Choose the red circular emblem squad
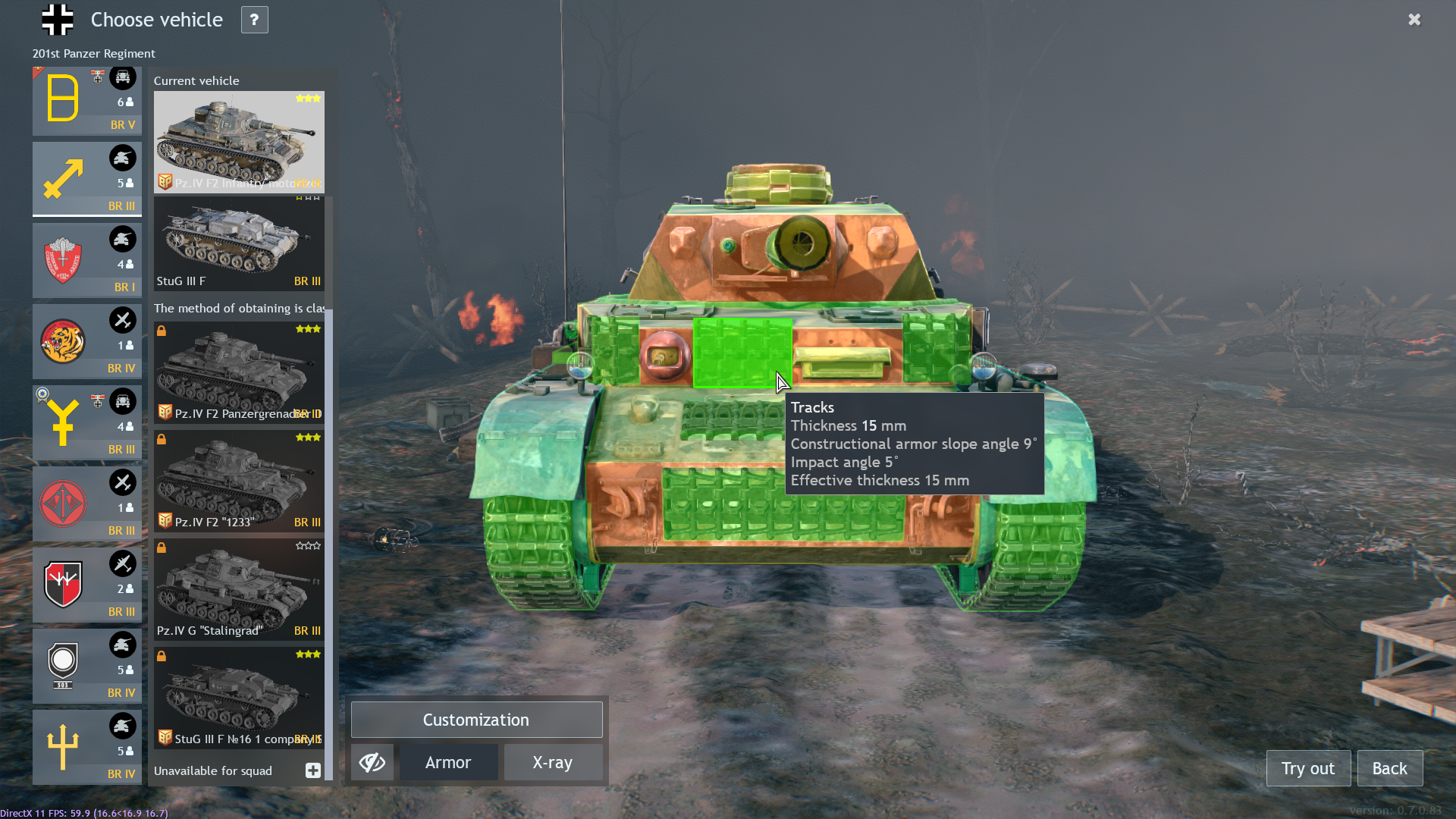Screen dimensions: 1456x819 86,504
